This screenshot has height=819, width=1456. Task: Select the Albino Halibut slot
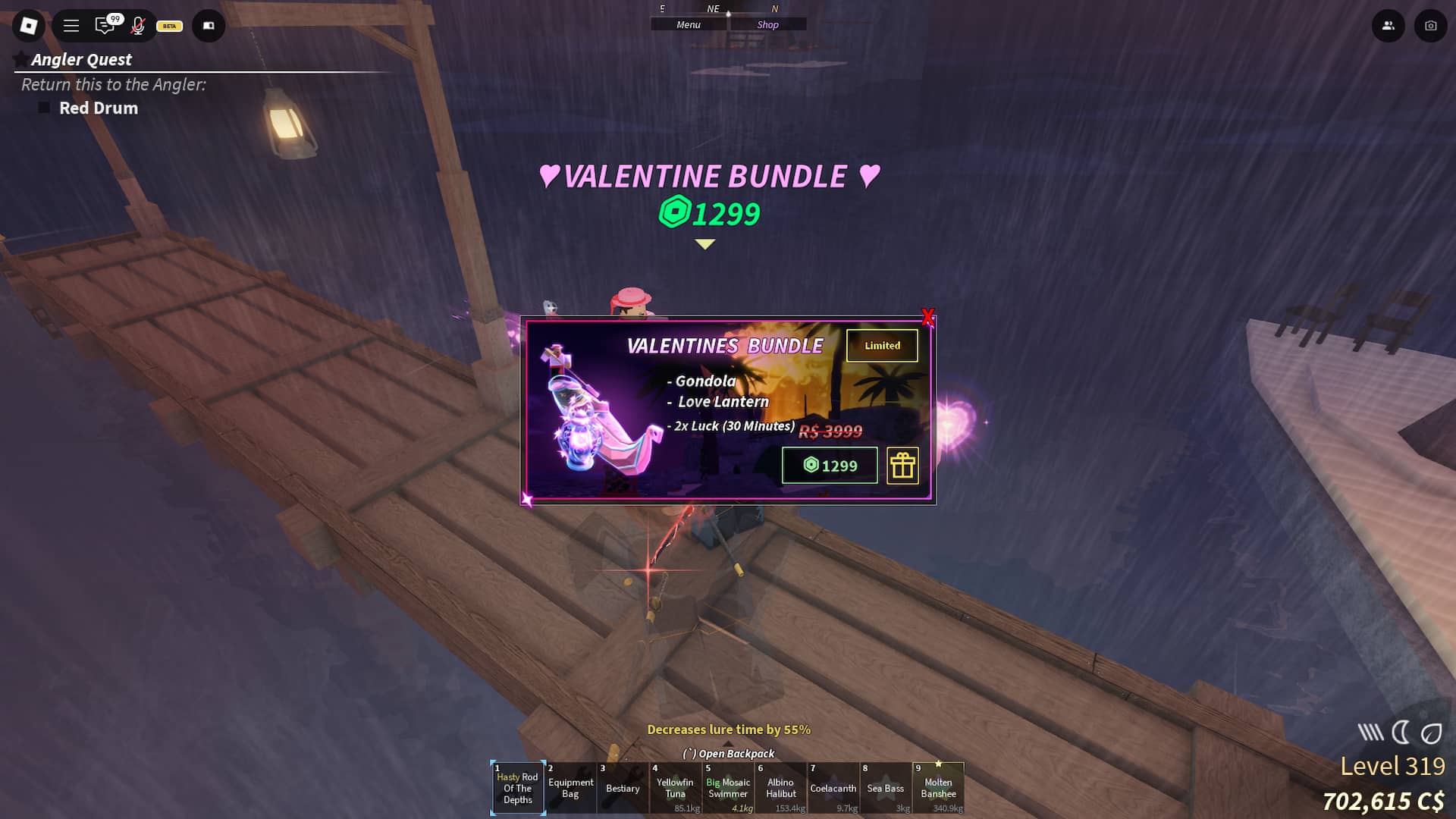[x=780, y=788]
